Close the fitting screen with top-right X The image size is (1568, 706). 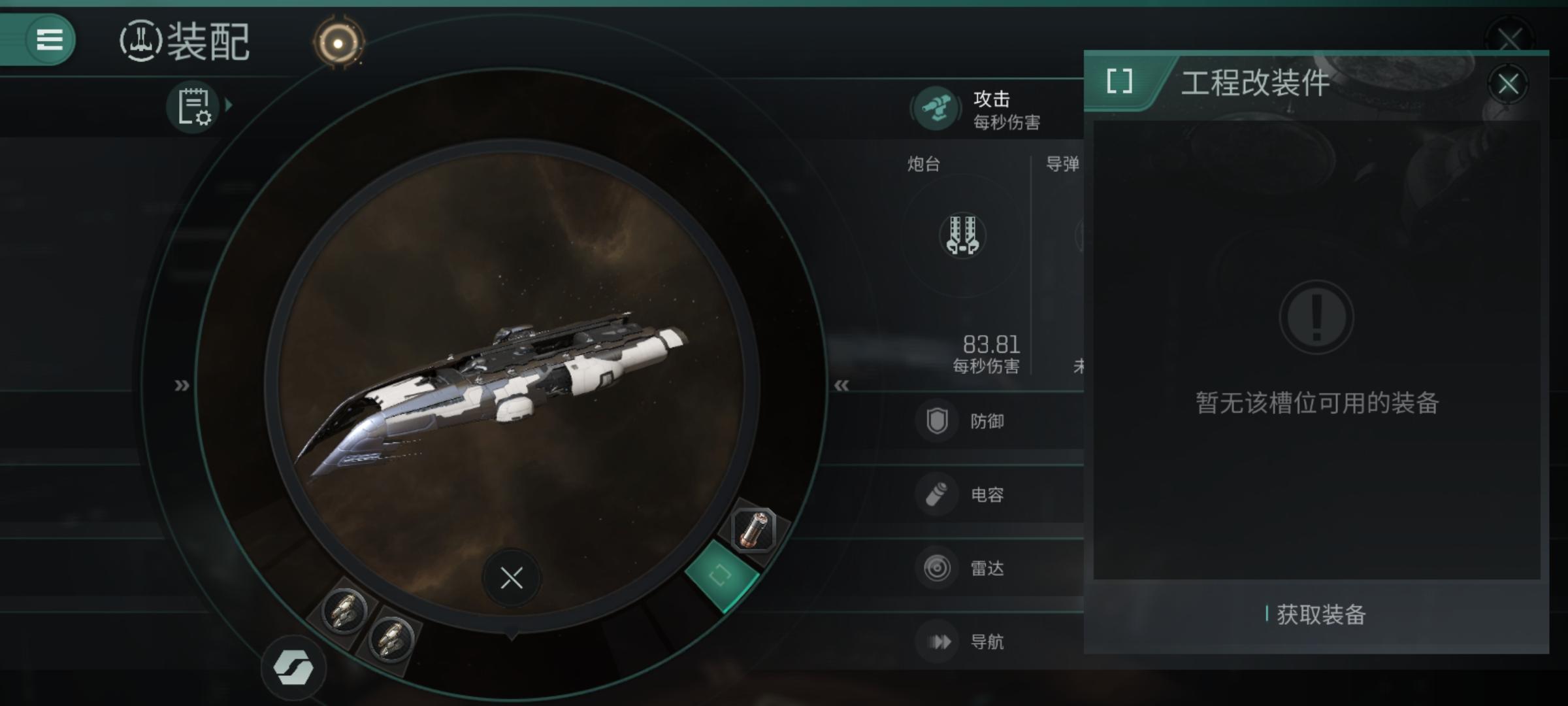(x=1509, y=38)
